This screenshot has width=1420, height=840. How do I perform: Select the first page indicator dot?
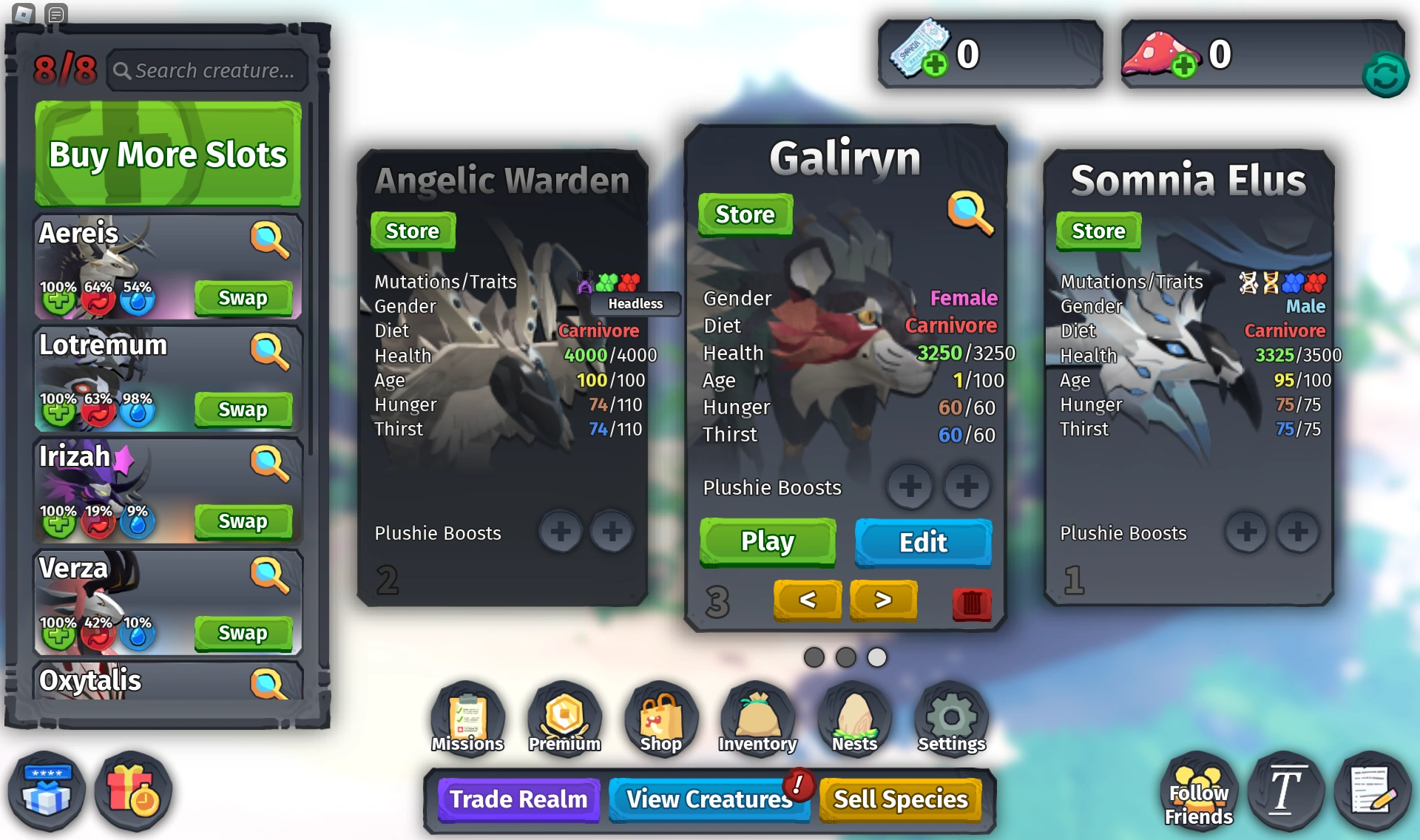pos(815,657)
